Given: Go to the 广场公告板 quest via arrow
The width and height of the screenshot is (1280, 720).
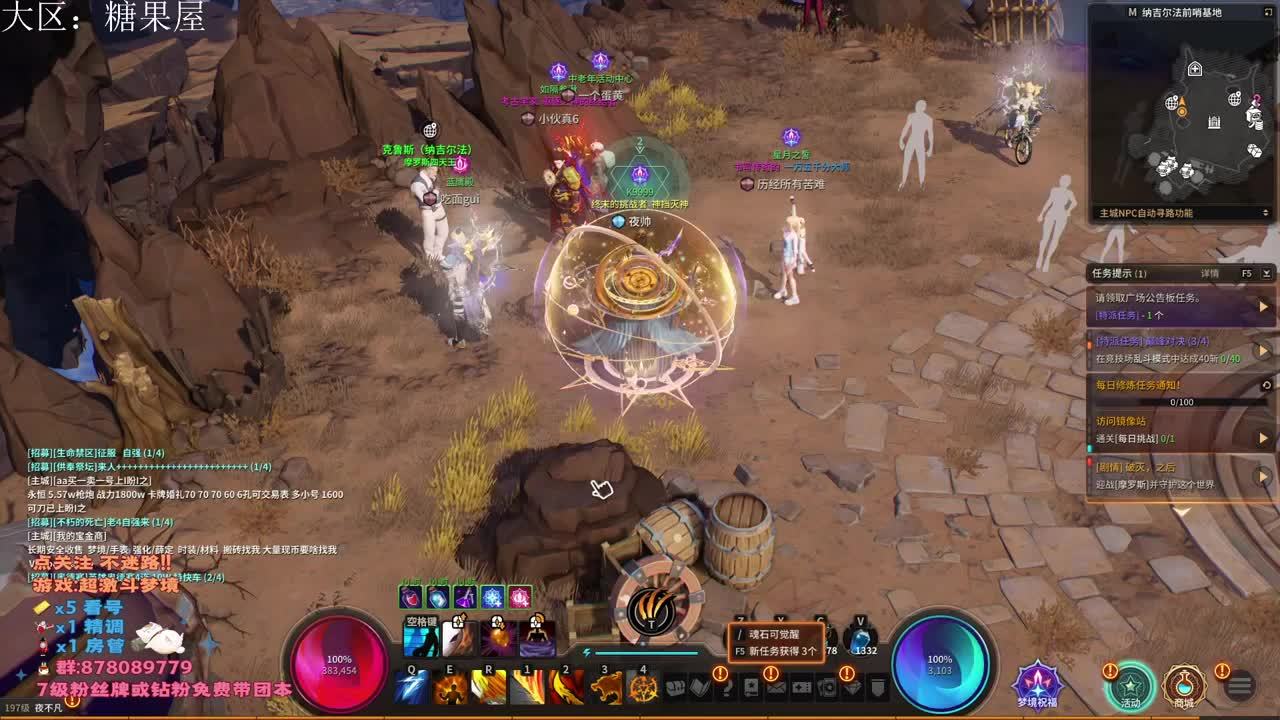Looking at the screenshot, I should 1263,306.
